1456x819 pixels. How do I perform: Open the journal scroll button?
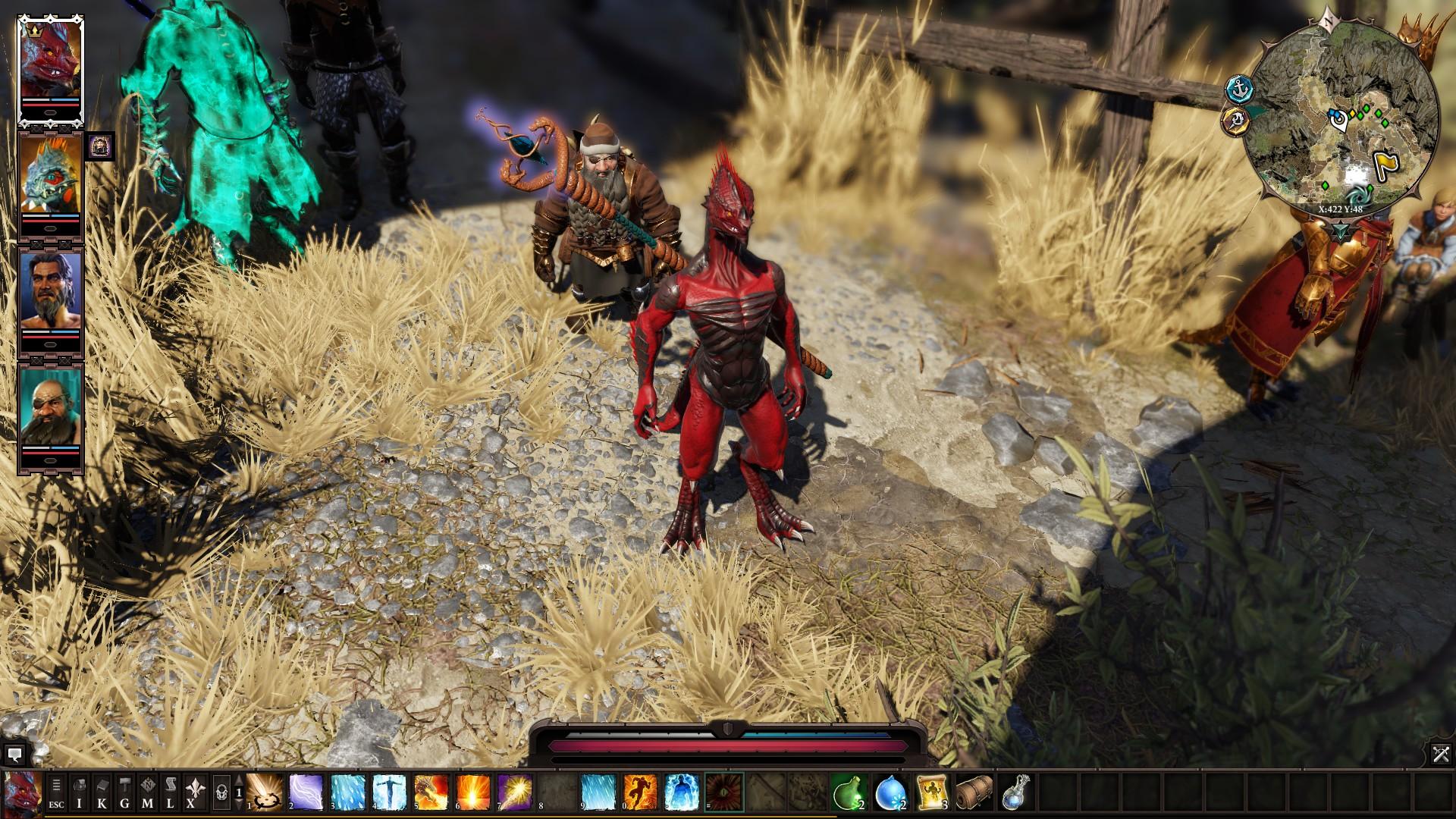pos(171,792)
